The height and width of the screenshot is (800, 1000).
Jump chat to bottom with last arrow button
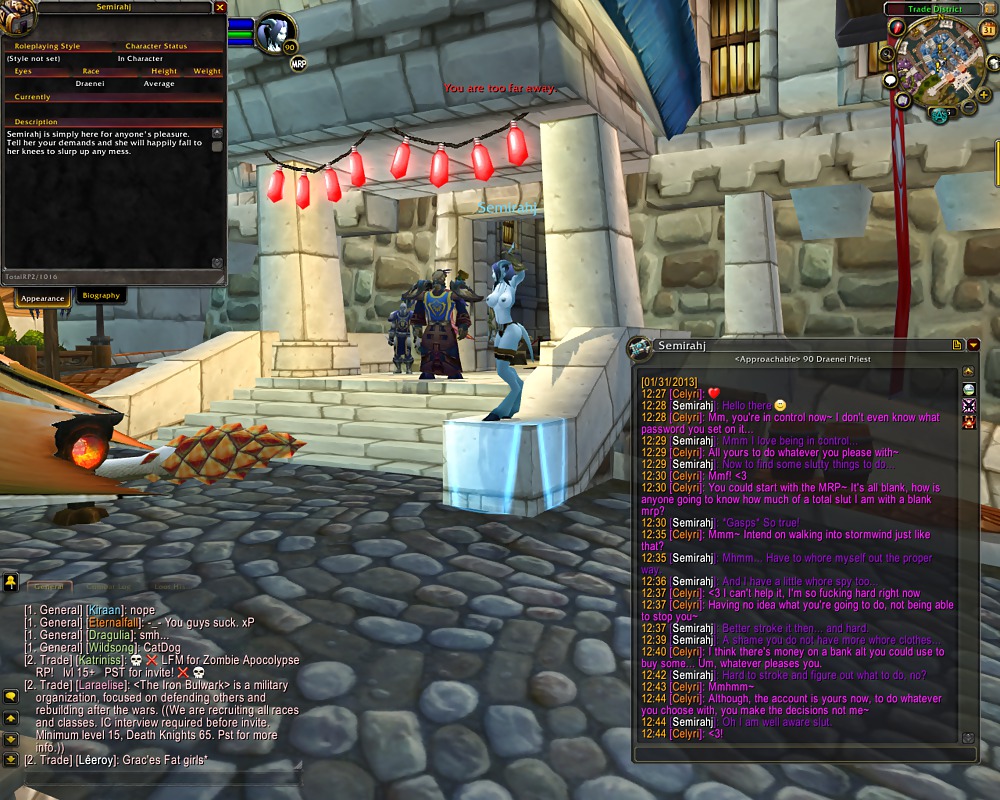click(10, 759)
